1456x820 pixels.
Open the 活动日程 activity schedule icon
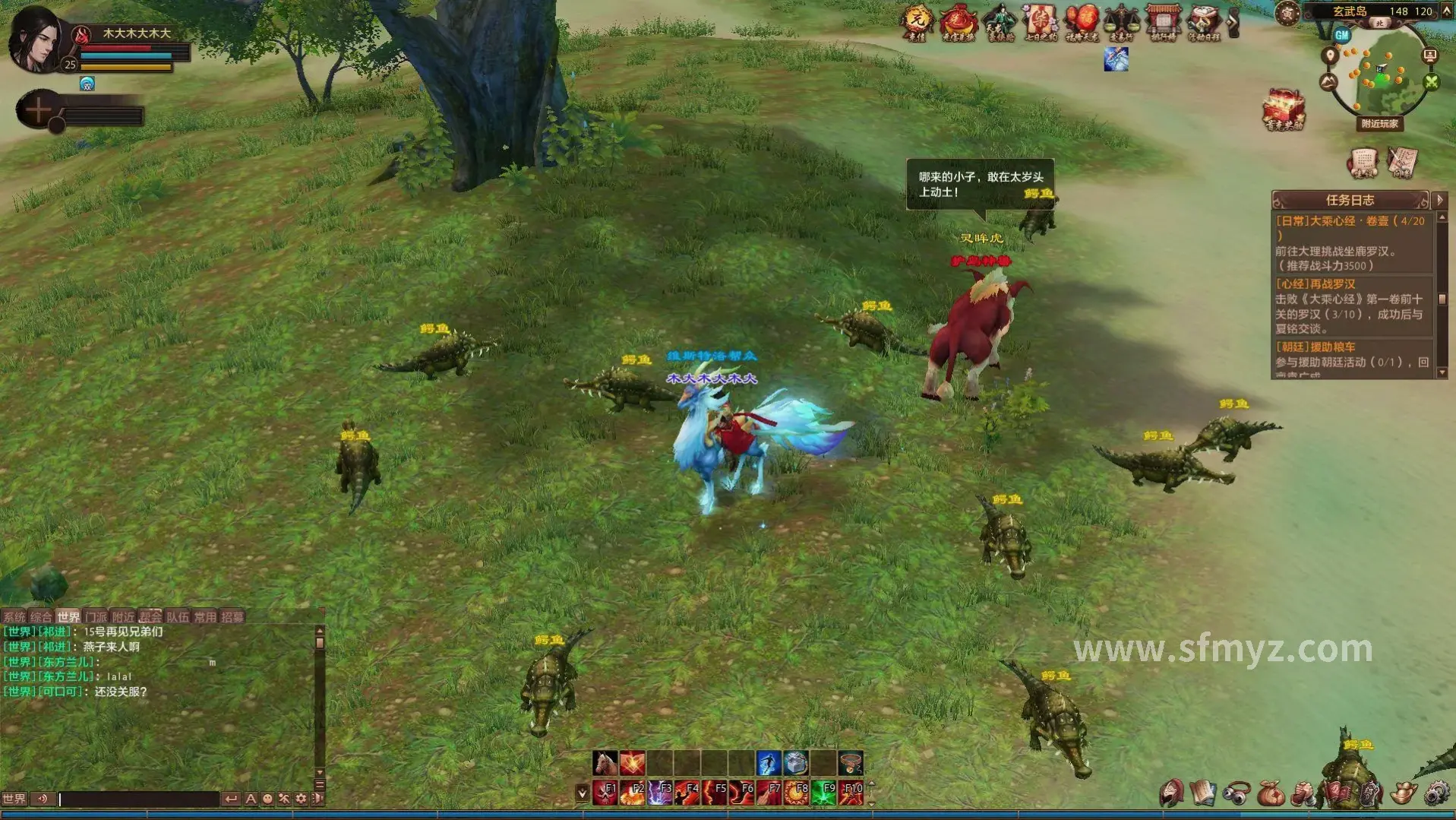coord(1204,22)
